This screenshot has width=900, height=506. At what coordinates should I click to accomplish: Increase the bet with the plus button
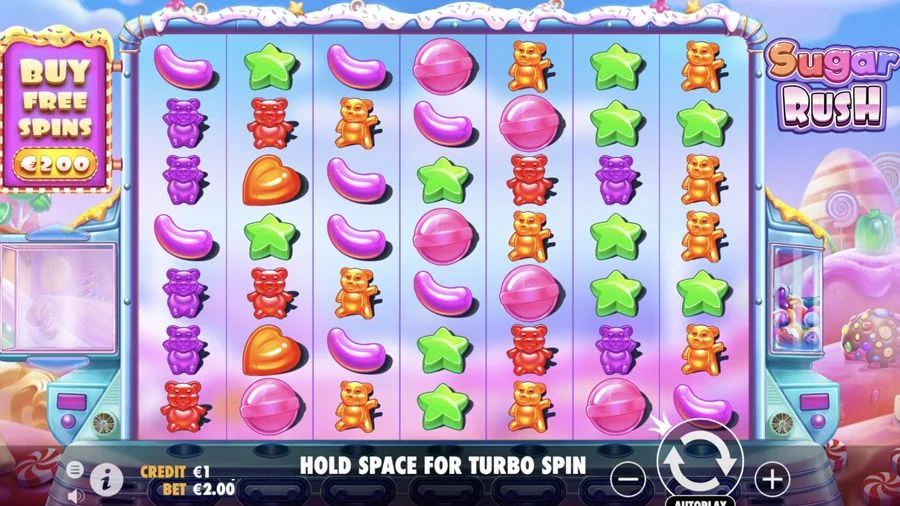click(771, 479)
